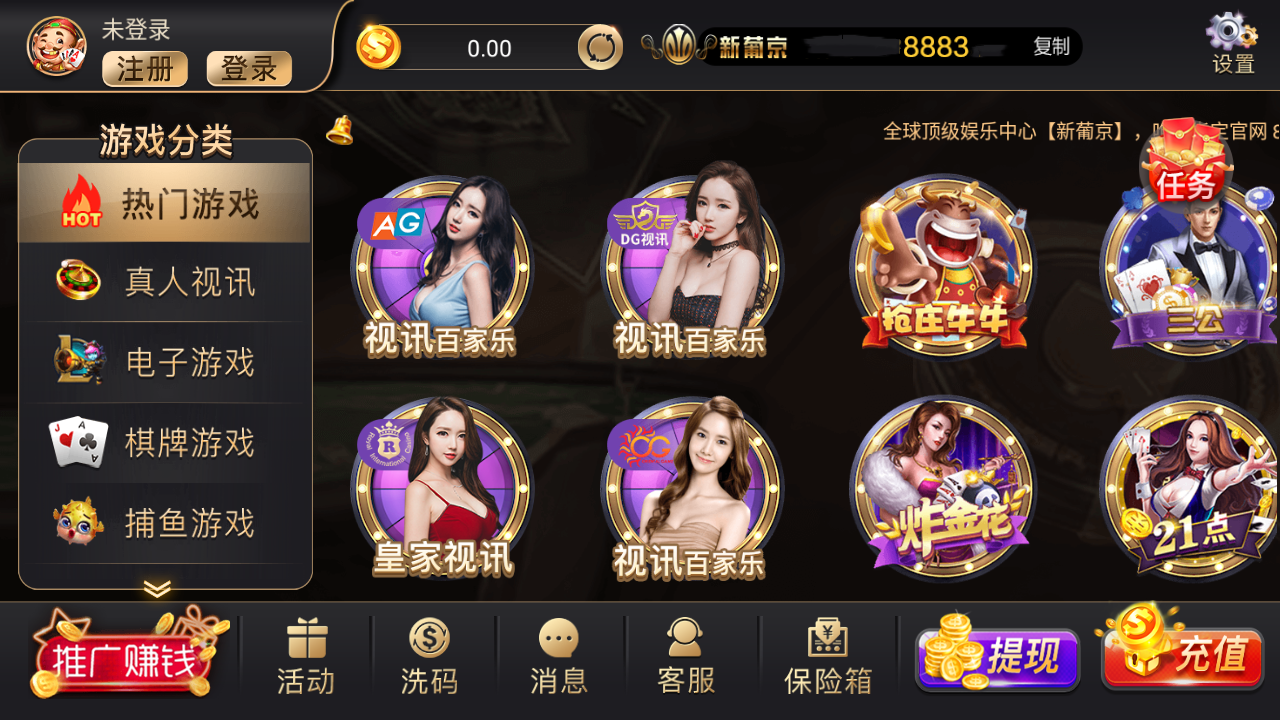The height and width of the screenshot is (720, 1280).
Task: Open the 充值 recharge button
Action: point(1185,656)
